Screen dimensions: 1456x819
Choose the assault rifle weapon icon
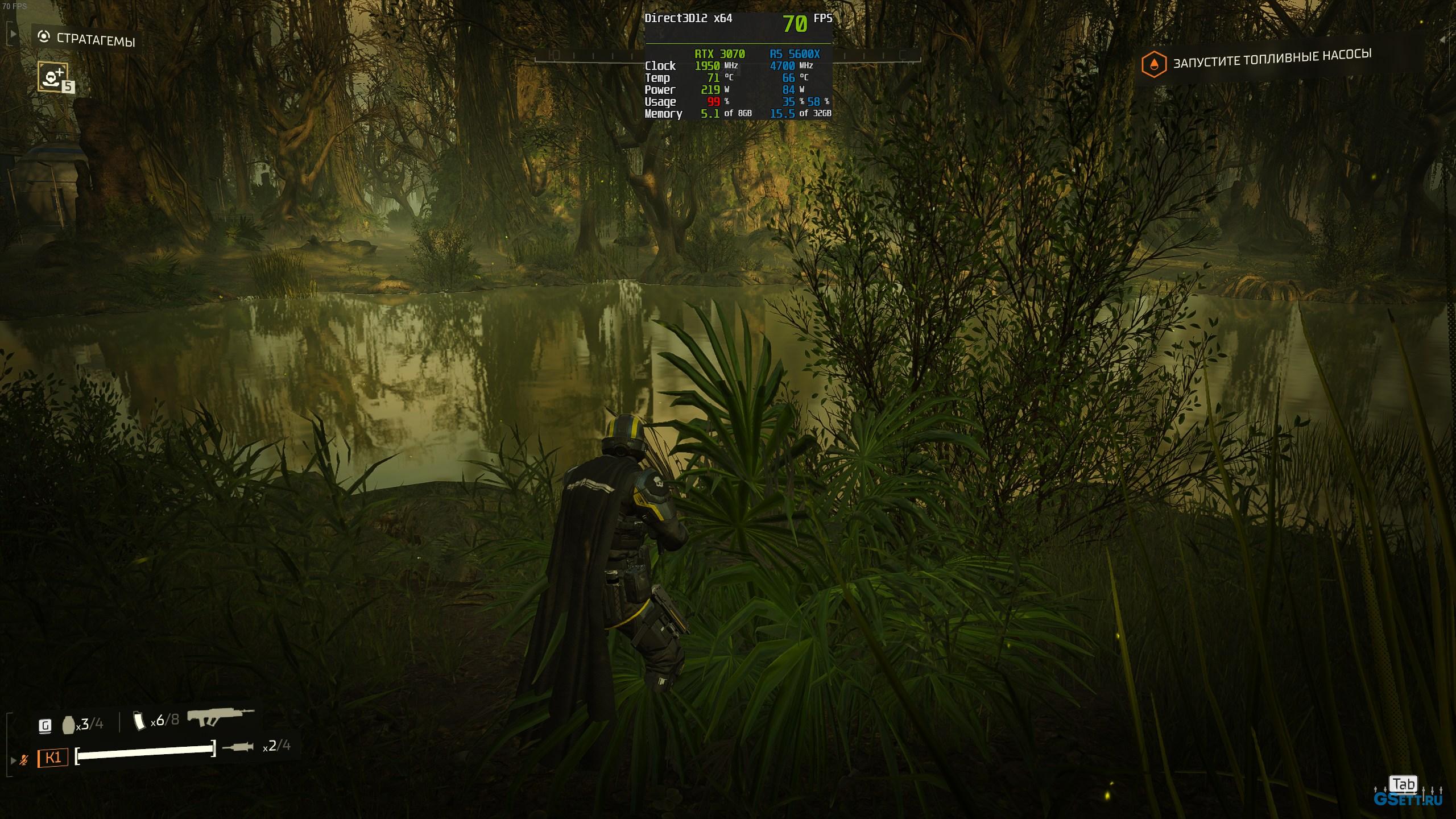pos(220,717)
